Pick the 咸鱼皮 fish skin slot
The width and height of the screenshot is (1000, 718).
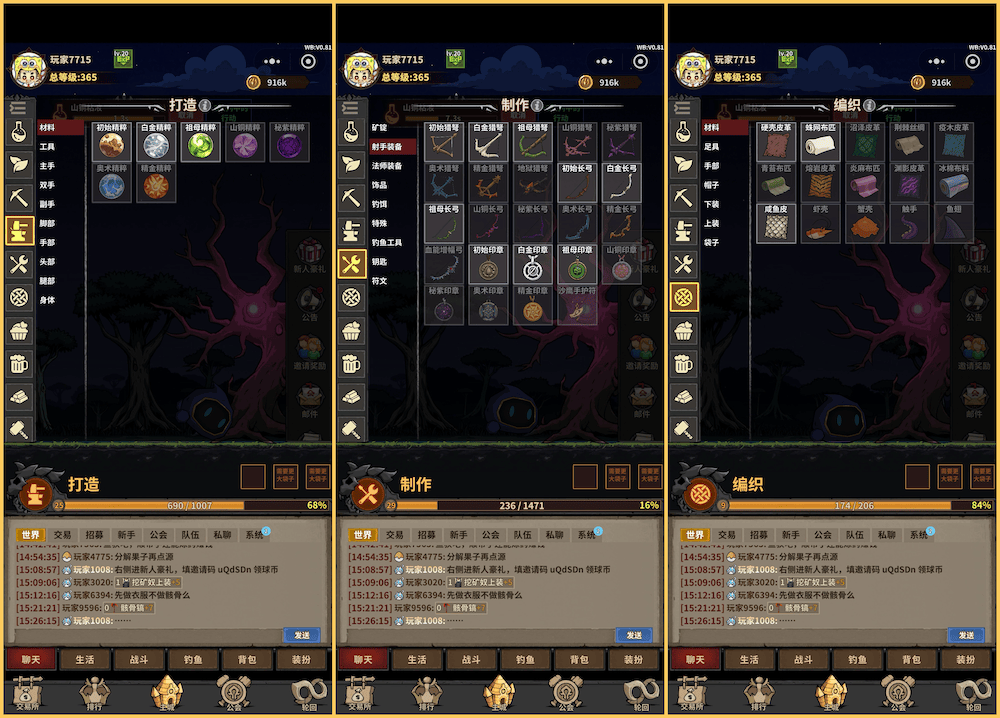(777, 226)
